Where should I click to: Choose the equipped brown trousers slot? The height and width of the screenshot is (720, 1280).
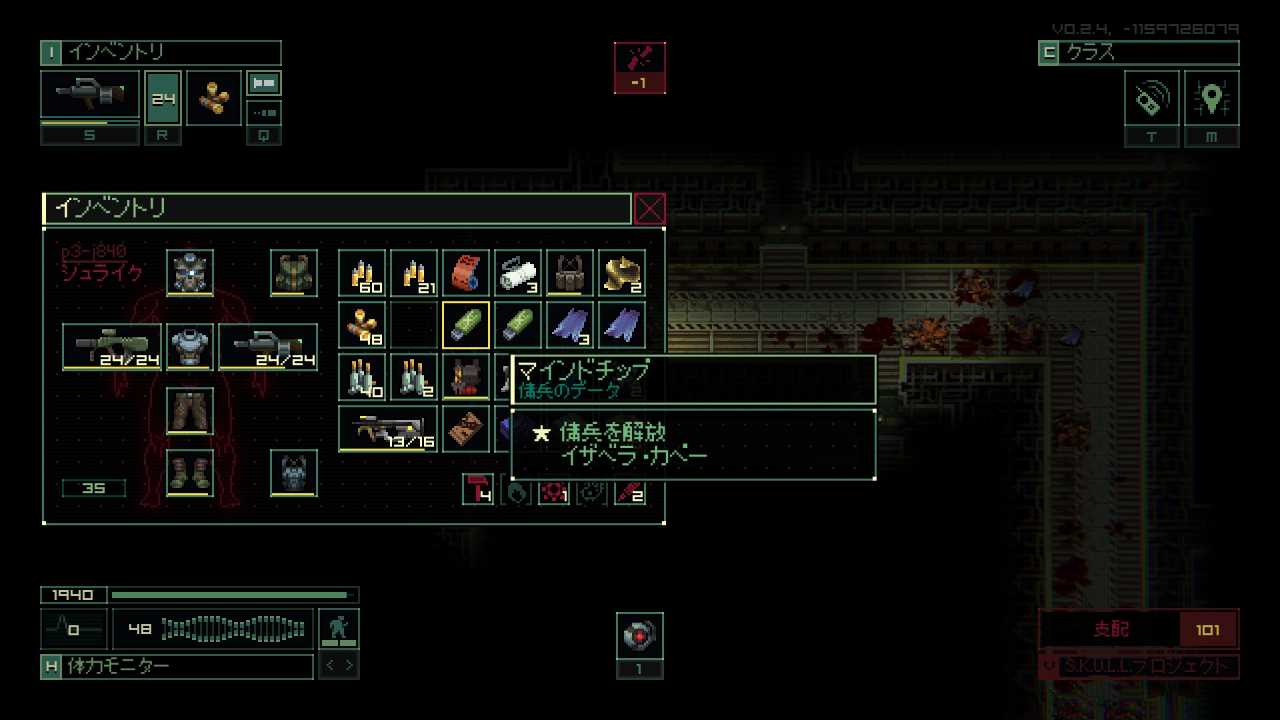[x=190, y=411]
